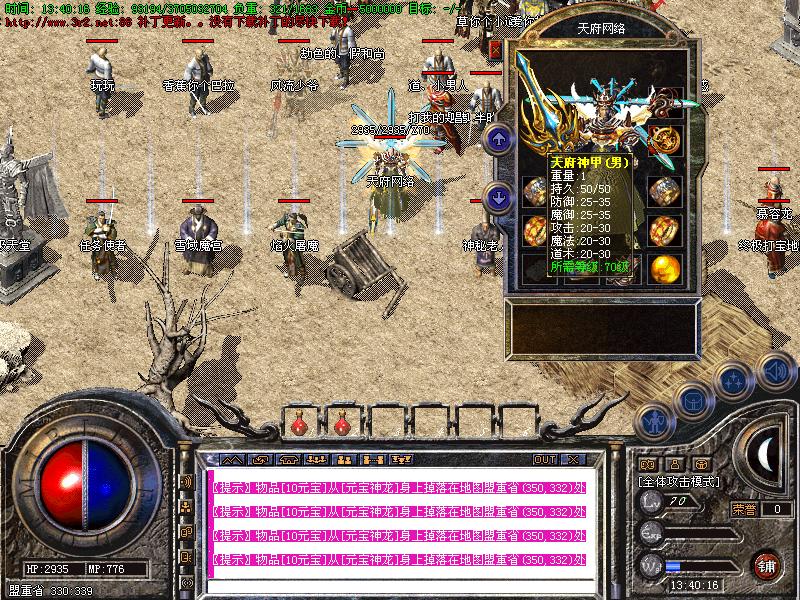This screenshot has width=800, height=600.
Task: Click the down arrow on equipment panel
Action: [x=498, y=197]
